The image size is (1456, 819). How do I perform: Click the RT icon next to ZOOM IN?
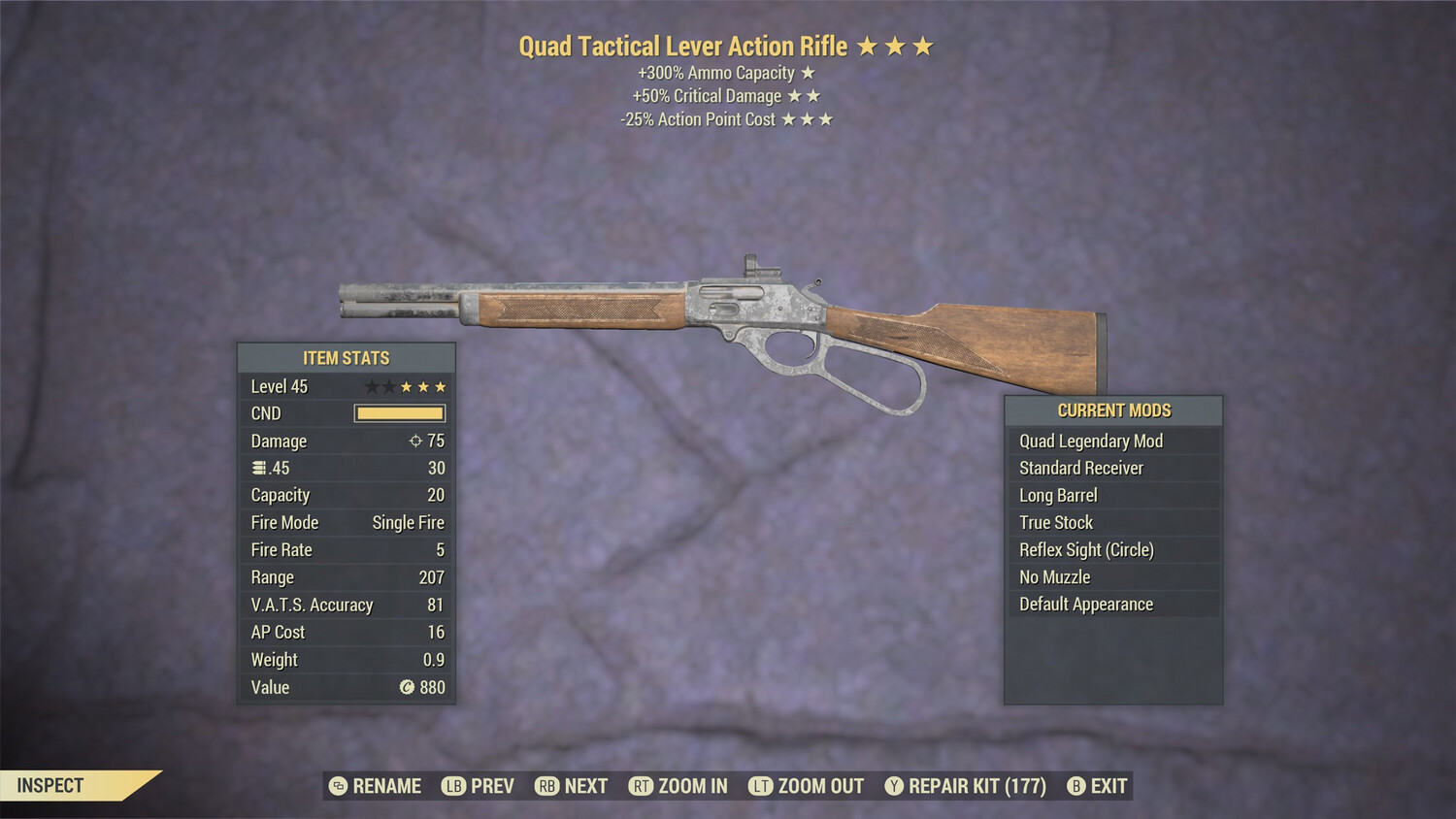click(642, 786)
